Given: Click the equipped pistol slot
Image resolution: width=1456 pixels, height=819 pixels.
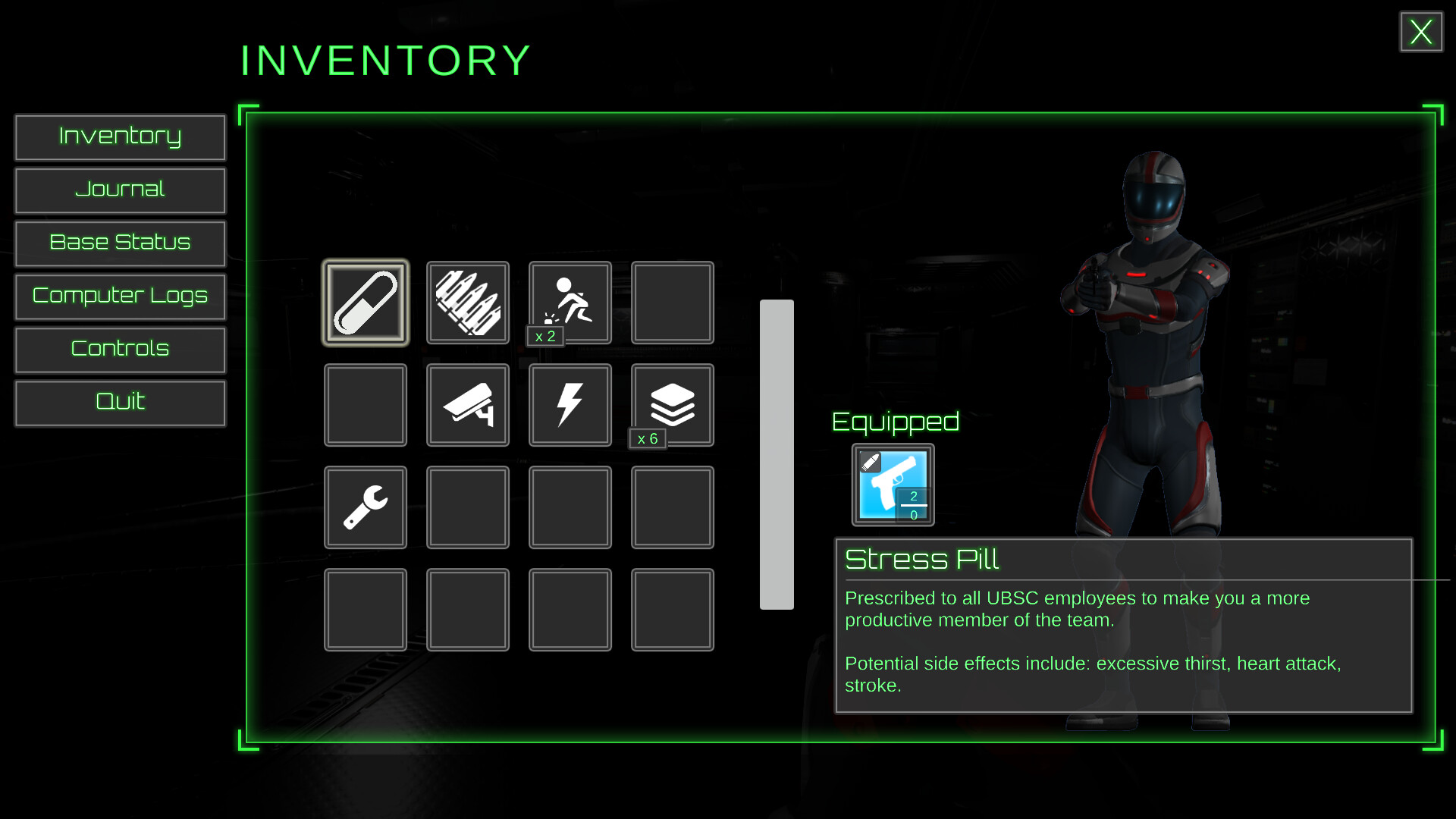Looking at the screenshot, I should pos(893,485).
